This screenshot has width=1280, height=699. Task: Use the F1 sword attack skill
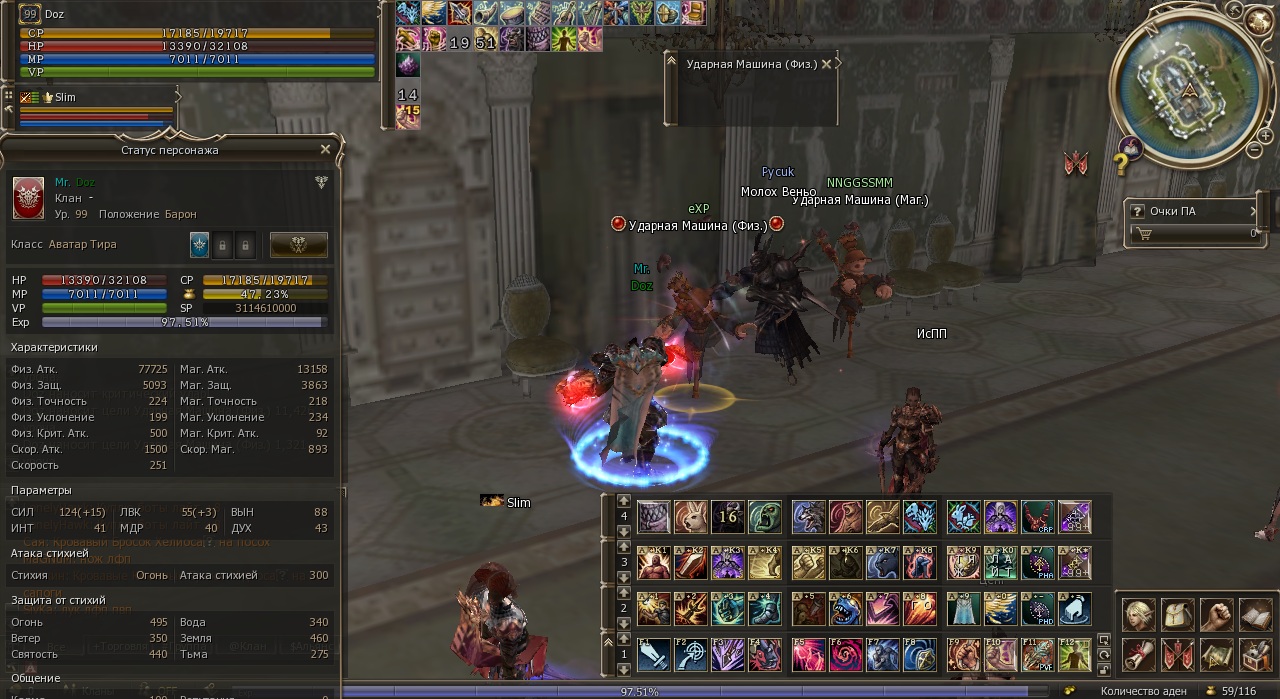pos(653,655)
